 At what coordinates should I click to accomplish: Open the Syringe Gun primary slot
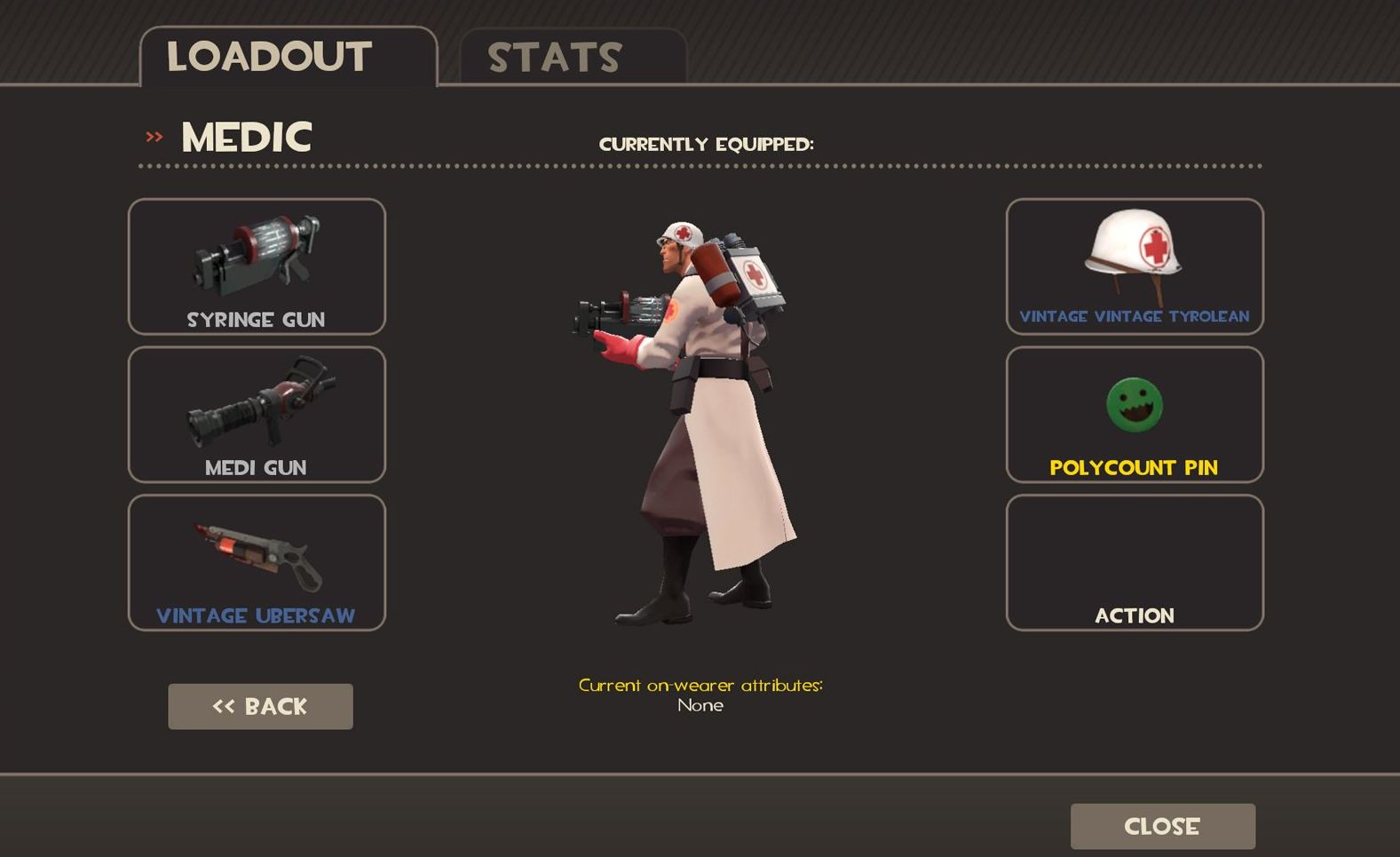click(x=257, y=266)
